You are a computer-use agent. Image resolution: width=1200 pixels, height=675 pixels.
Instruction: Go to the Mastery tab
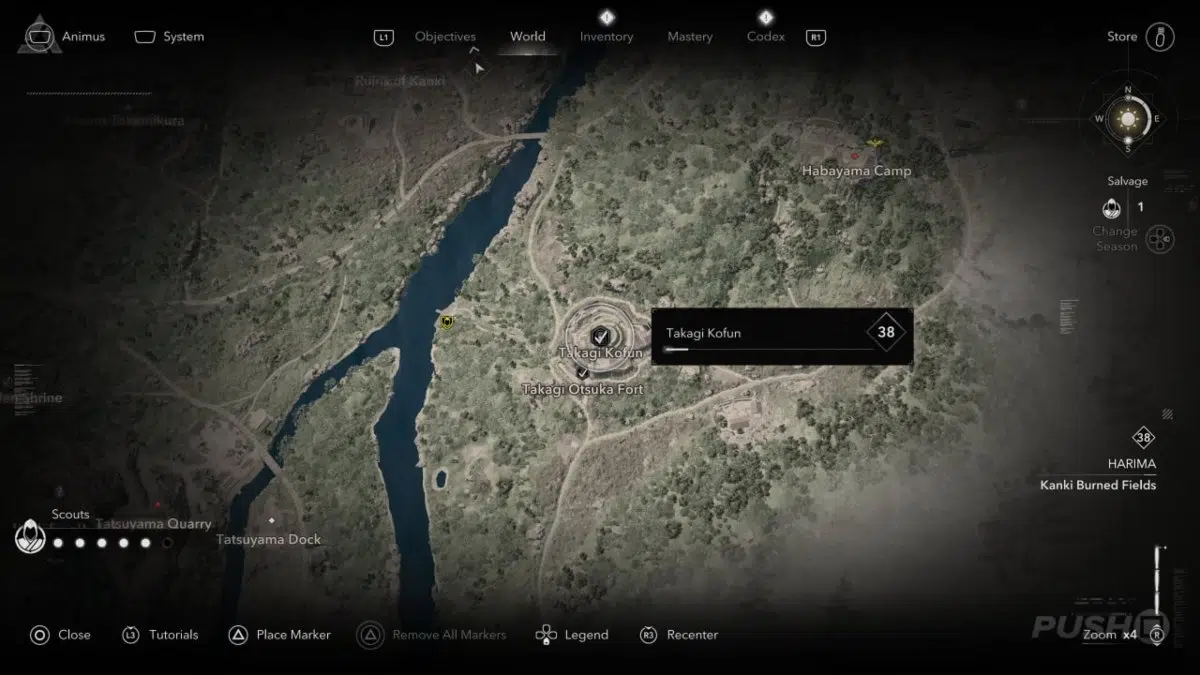690,37
